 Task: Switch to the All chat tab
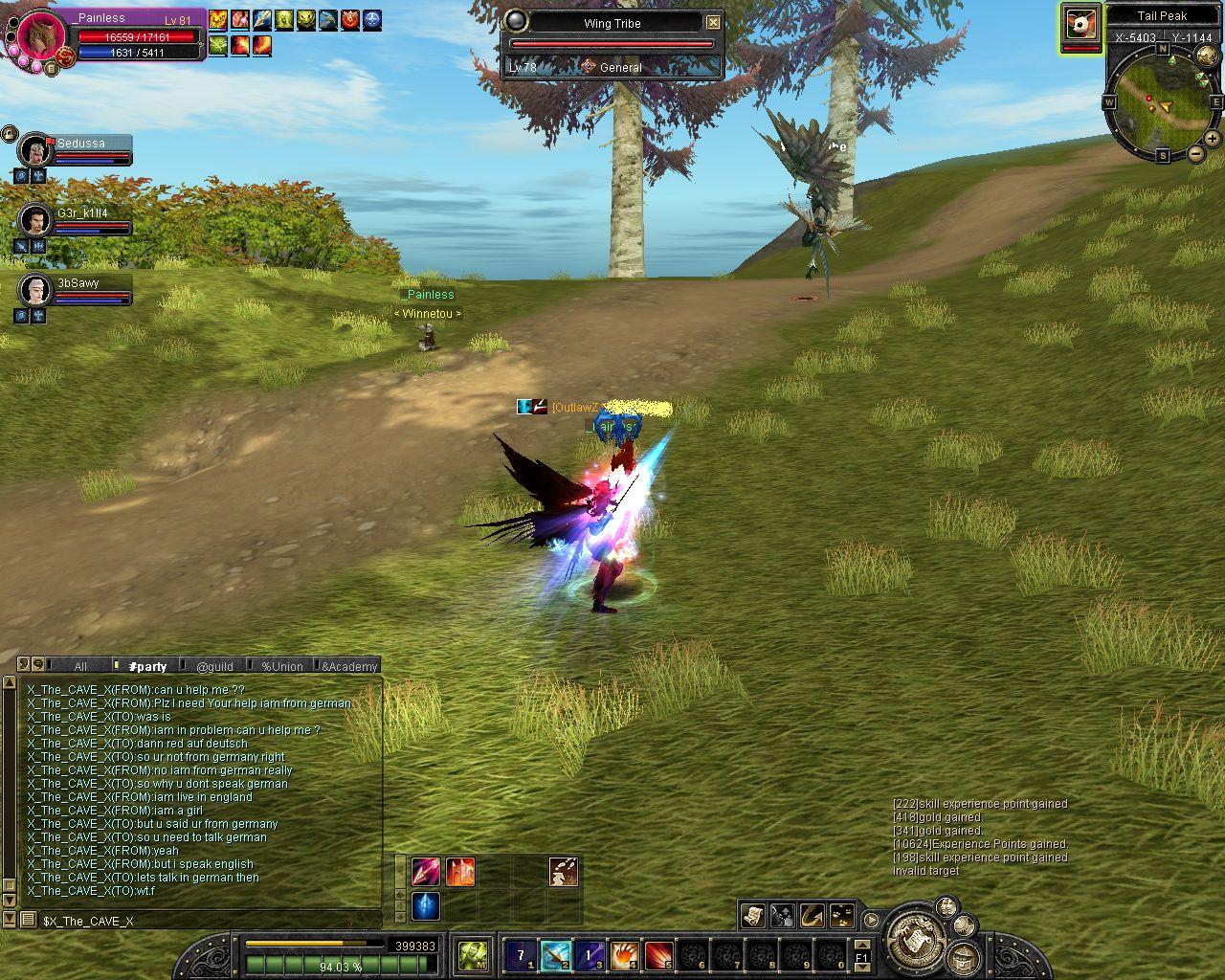(80, 666)
